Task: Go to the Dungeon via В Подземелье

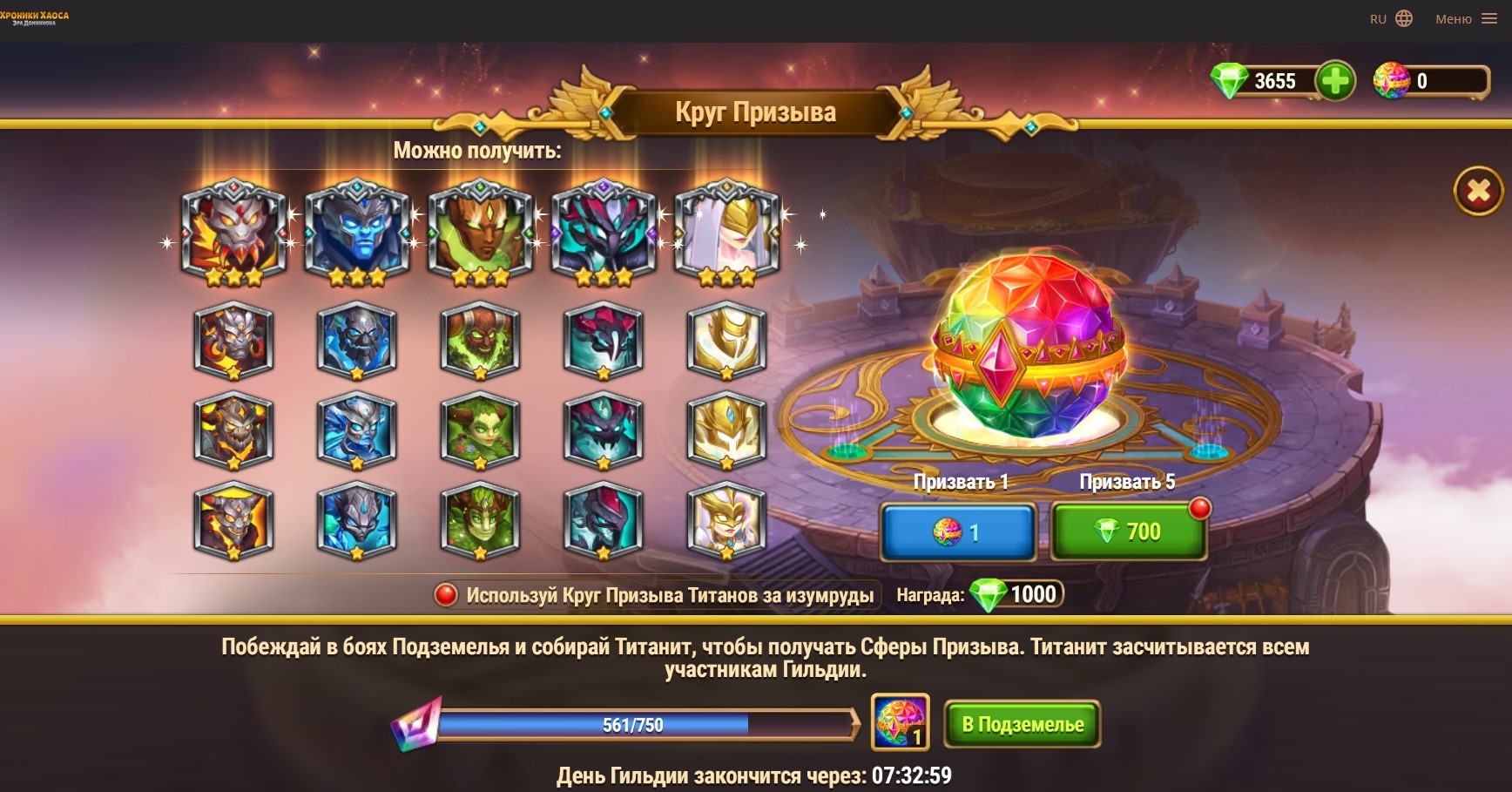Action: pyautogui.click(x=1023, y=724)
